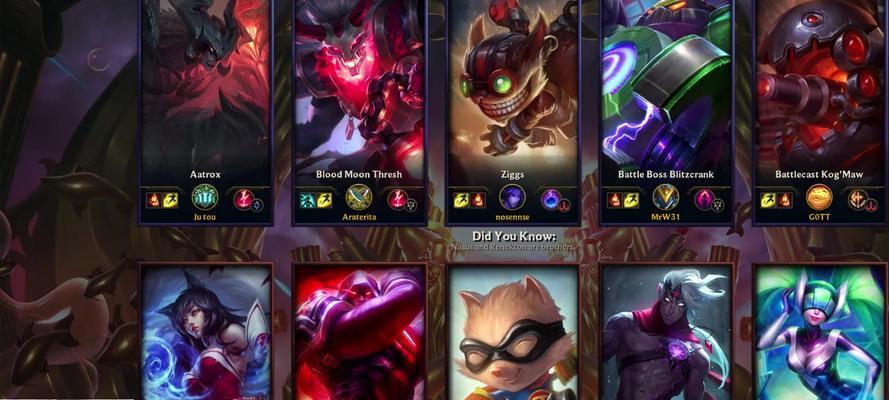The width and height of the screenshot is (889, 400).
Task: Click Aatrox's red keystone rune icon
Action: (243, 199)
